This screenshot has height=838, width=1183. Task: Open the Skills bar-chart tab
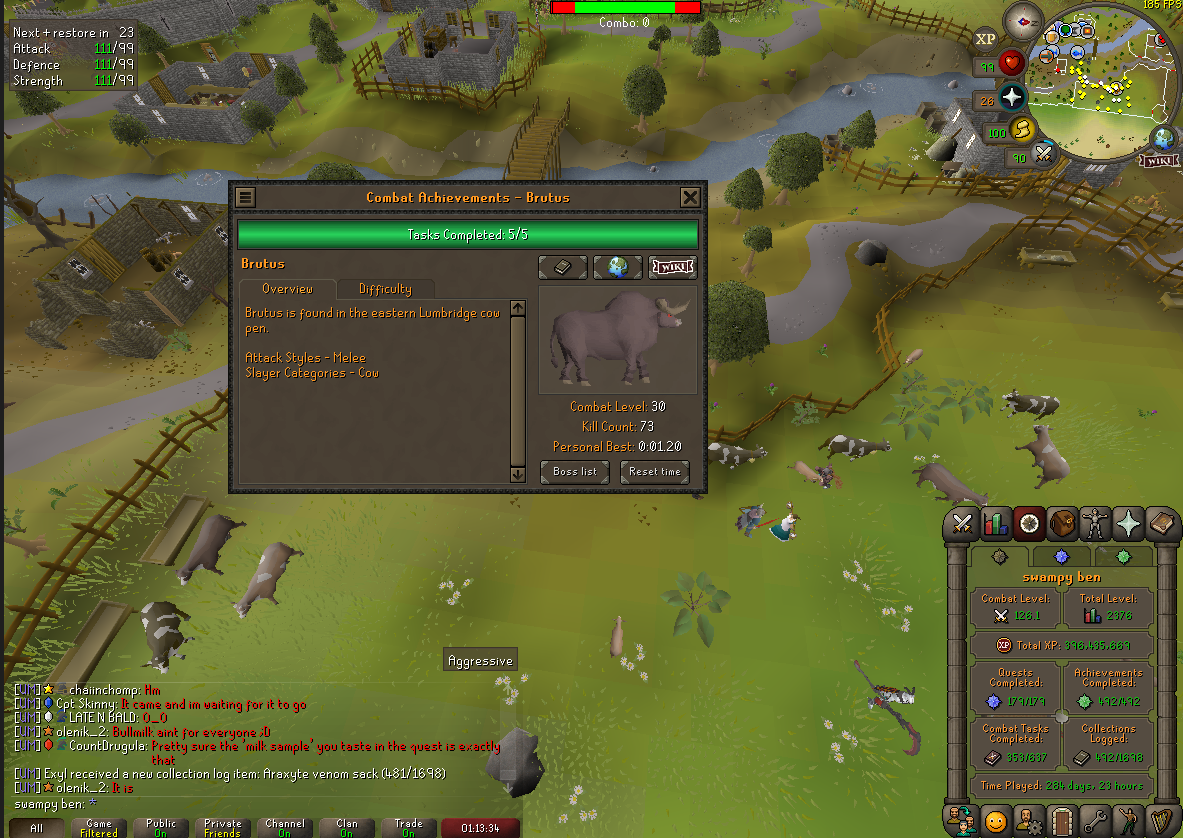(996, 523)
